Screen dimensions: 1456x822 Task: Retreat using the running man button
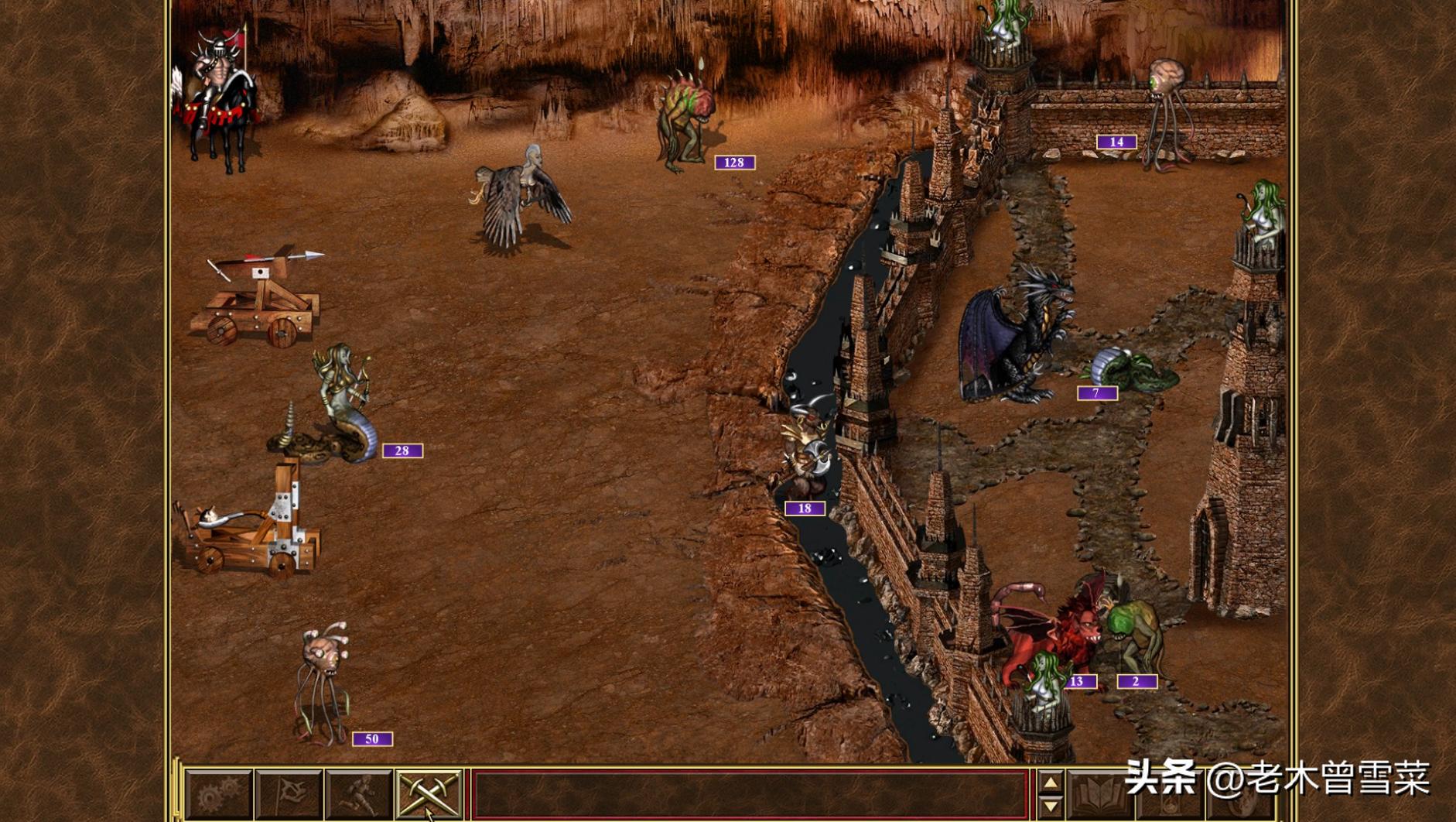(x=359, y=796)
